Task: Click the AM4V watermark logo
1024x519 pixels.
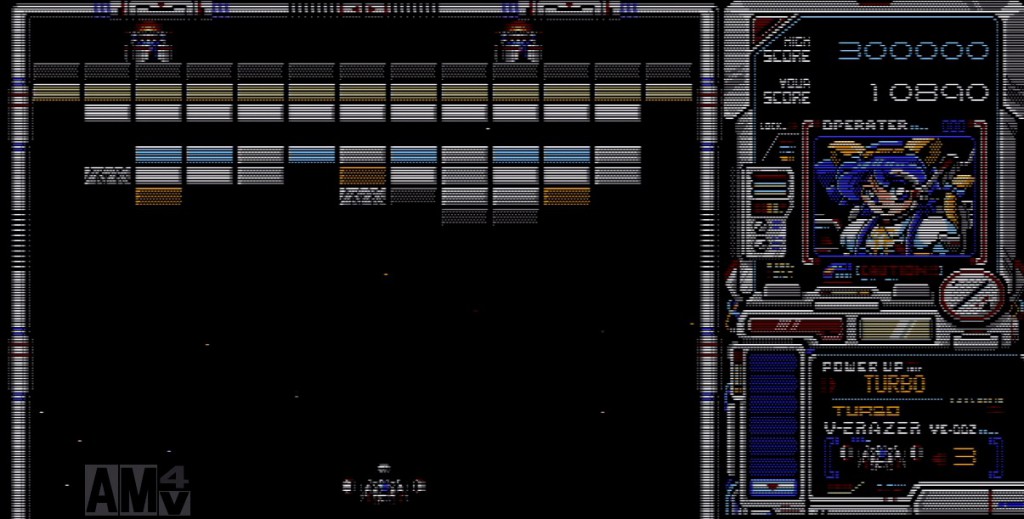Action: [137, 490]
